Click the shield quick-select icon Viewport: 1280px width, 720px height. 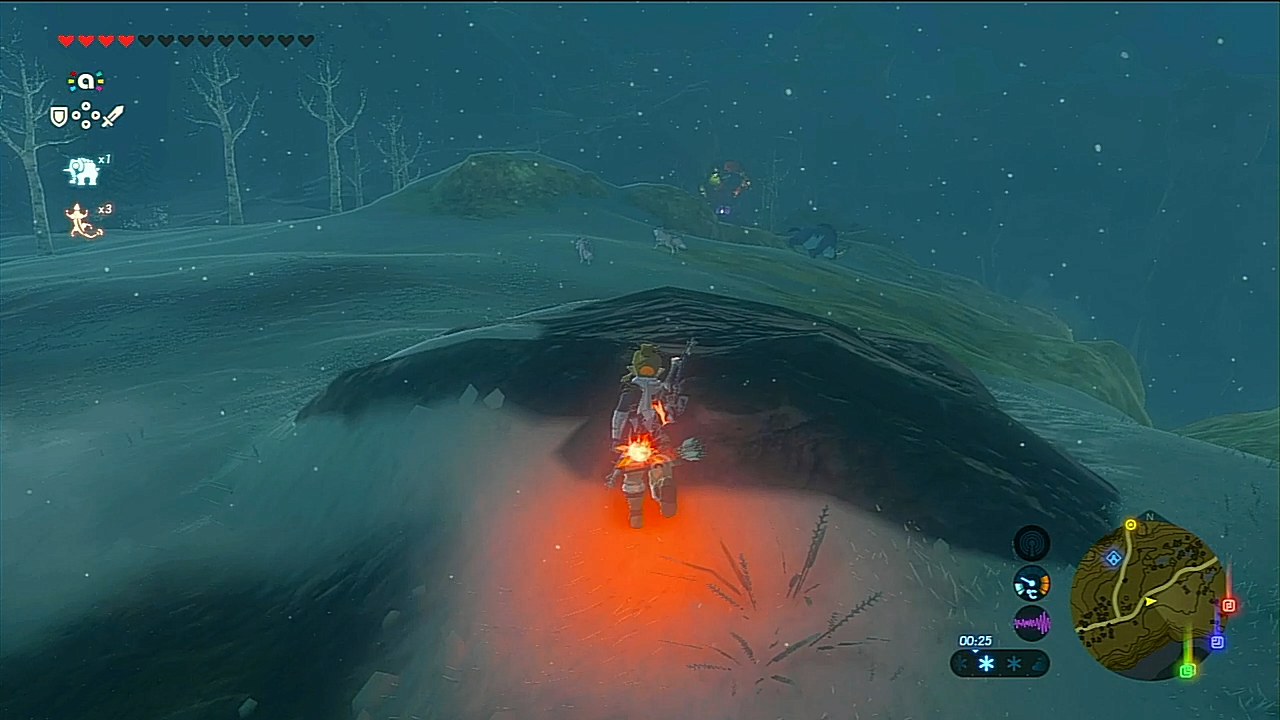click(x=60, y=117)
